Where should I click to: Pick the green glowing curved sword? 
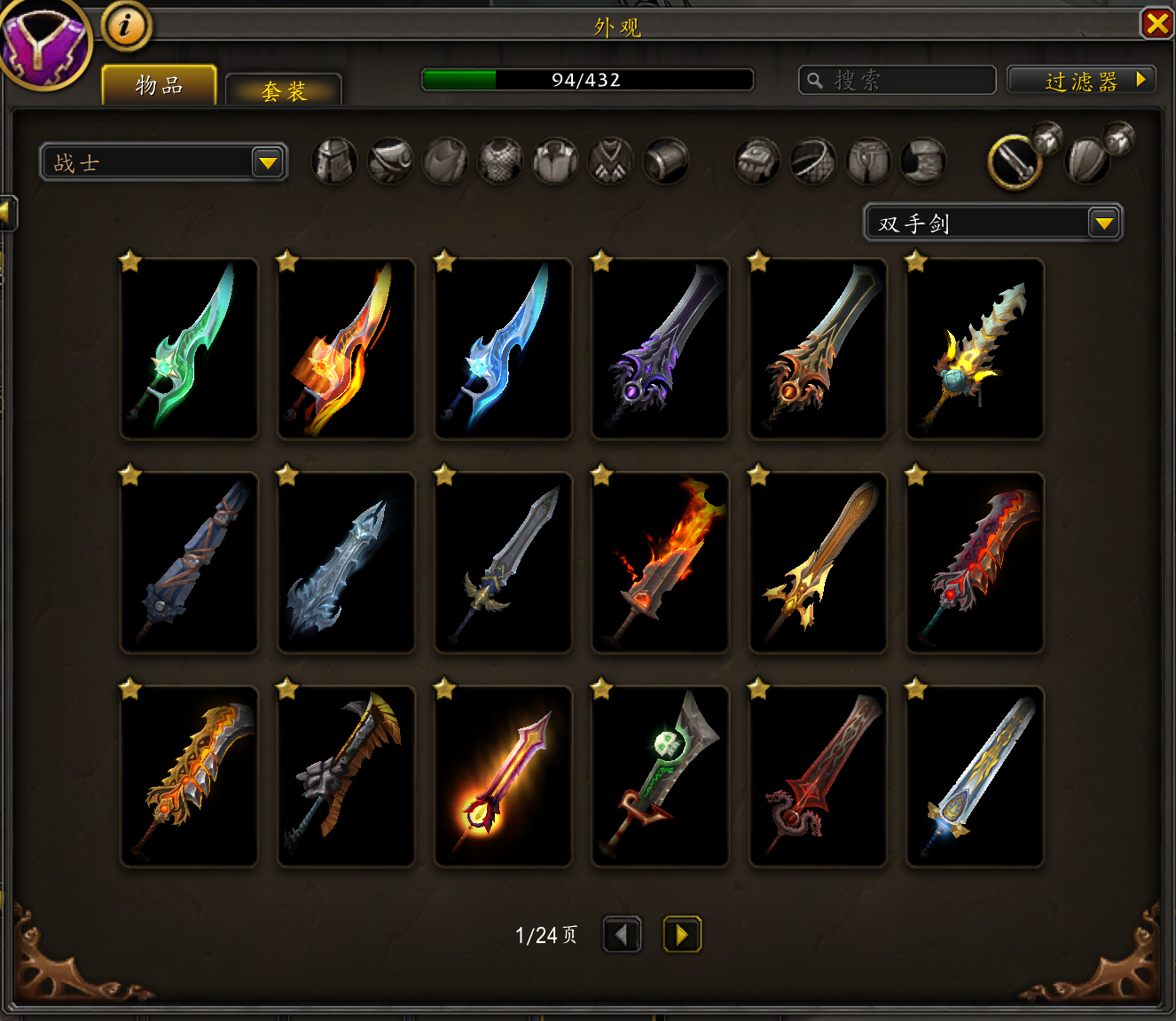(189, 349)
